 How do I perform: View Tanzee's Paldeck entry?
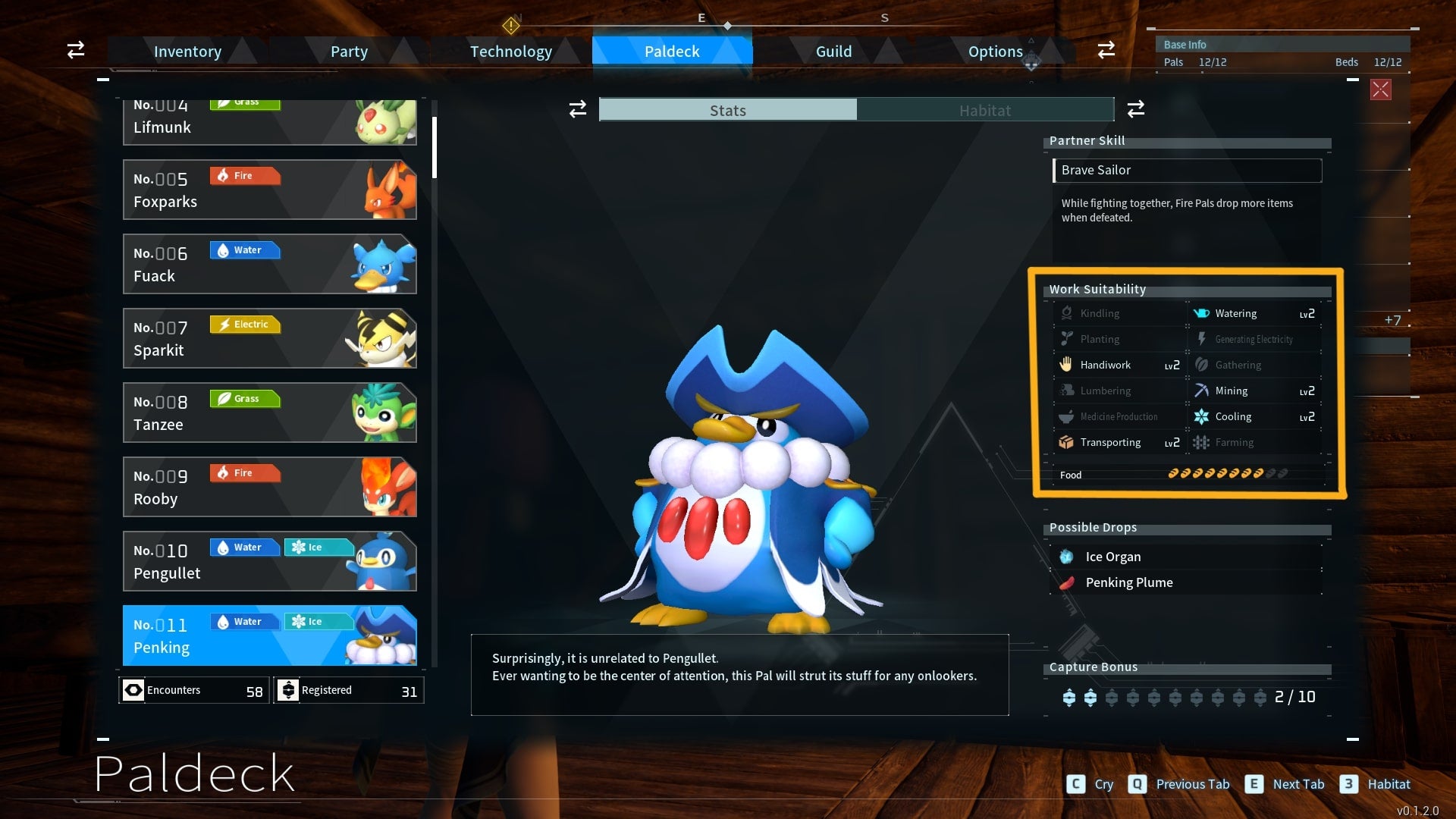tap(269, 413)
